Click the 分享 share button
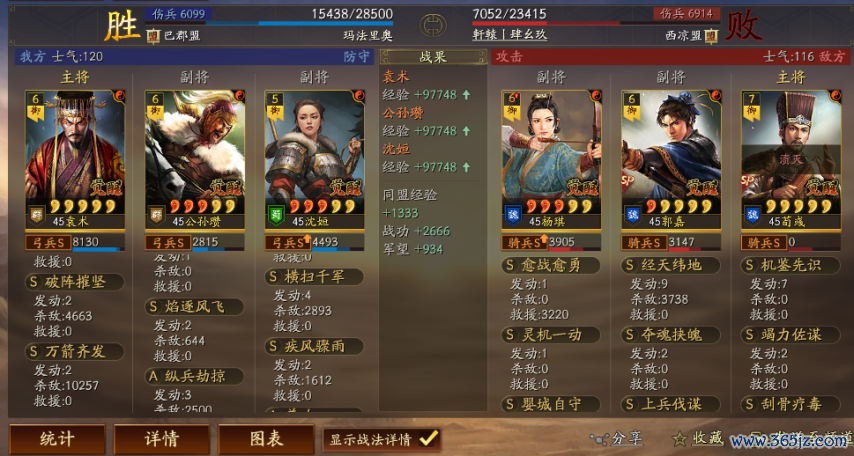This screenshot has width=854, height=456. click(617, 438)
